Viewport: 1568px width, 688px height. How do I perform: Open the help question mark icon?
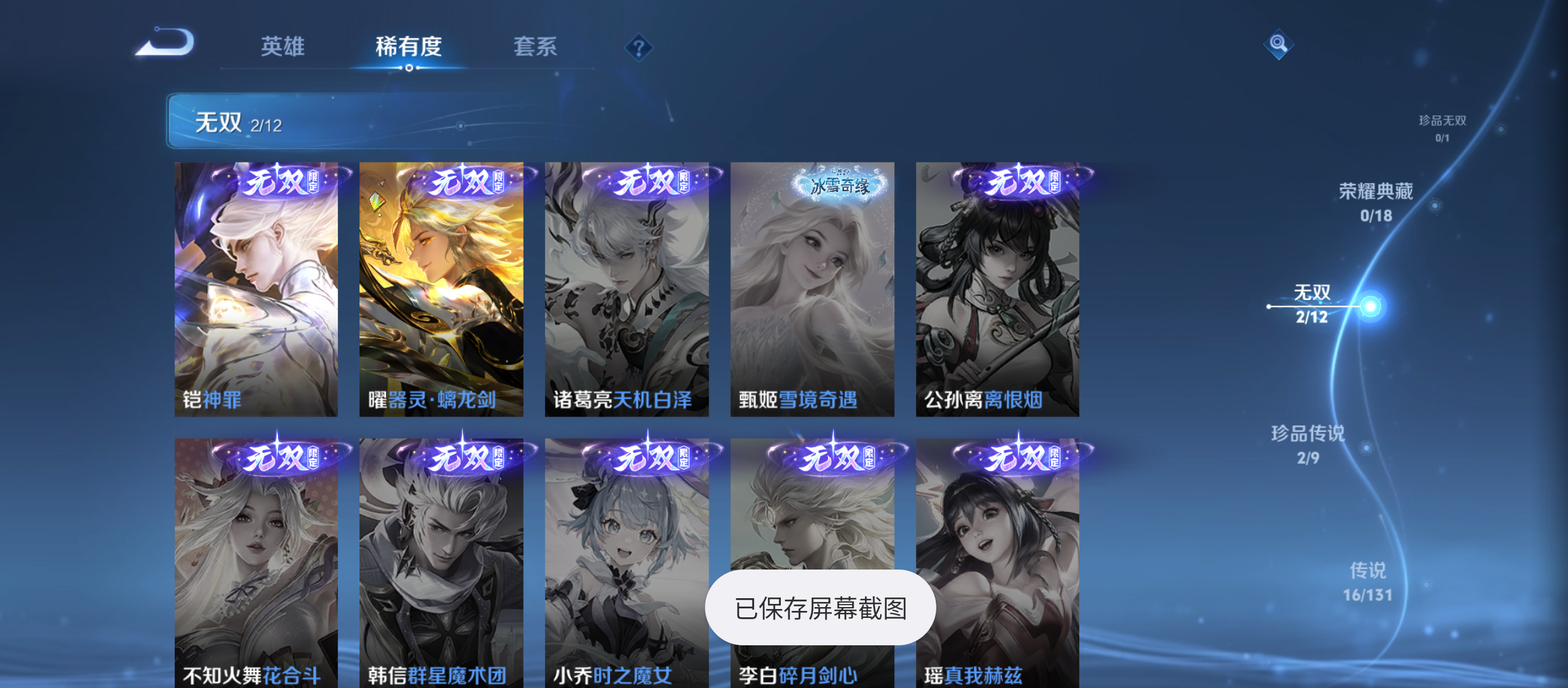(639, 47)
